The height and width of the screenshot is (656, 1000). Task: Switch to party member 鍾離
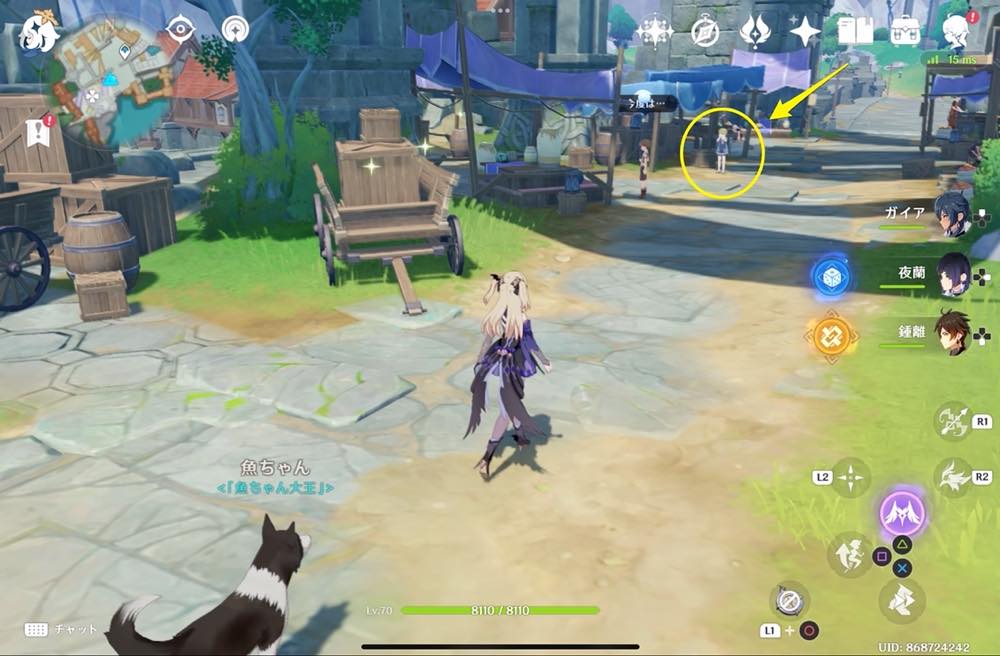tap(952, 333)
